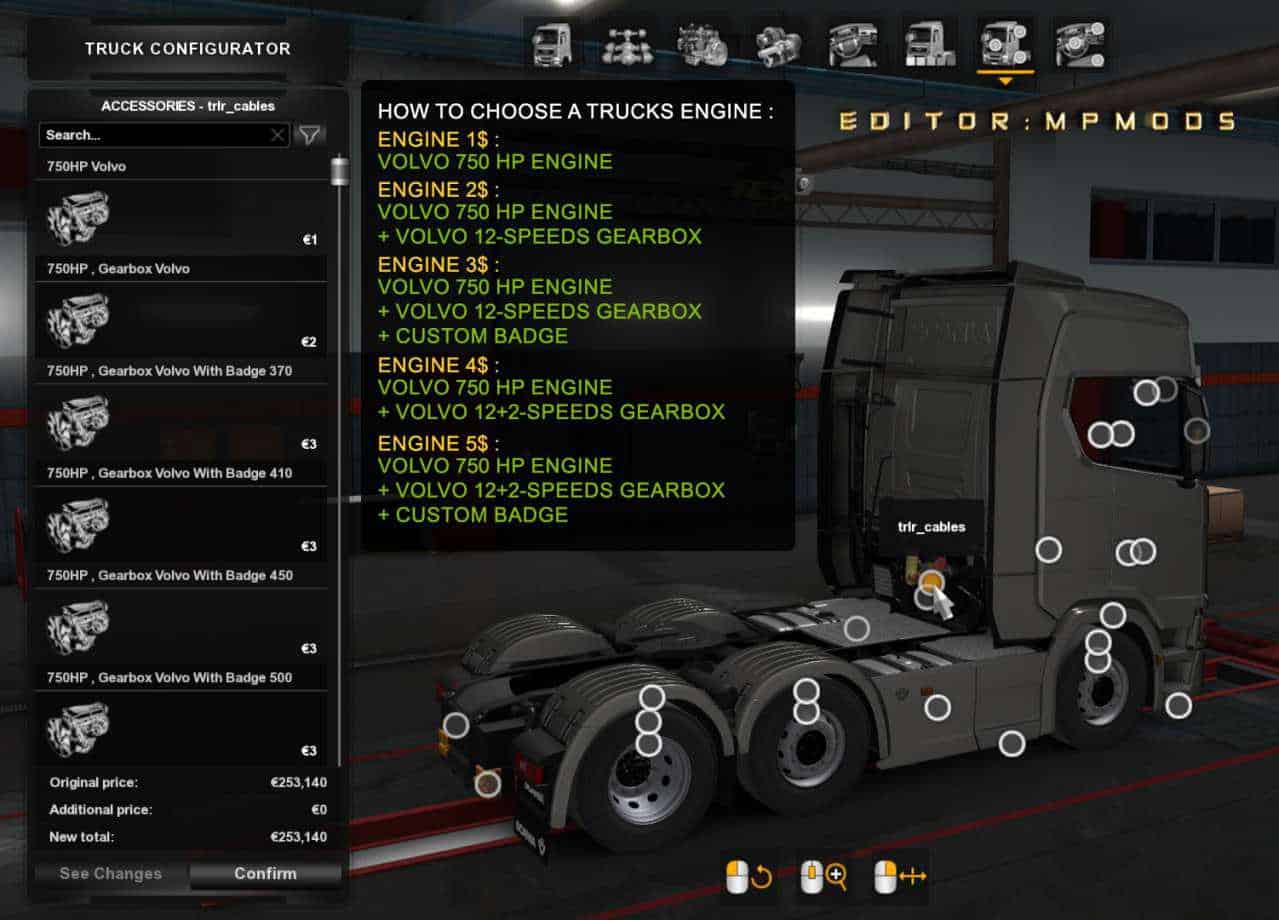Image resolution: width=1279 pixels, height=920 pixels.
Task: Pick the engine with Badge 500
Action: (x=180, y=729)
